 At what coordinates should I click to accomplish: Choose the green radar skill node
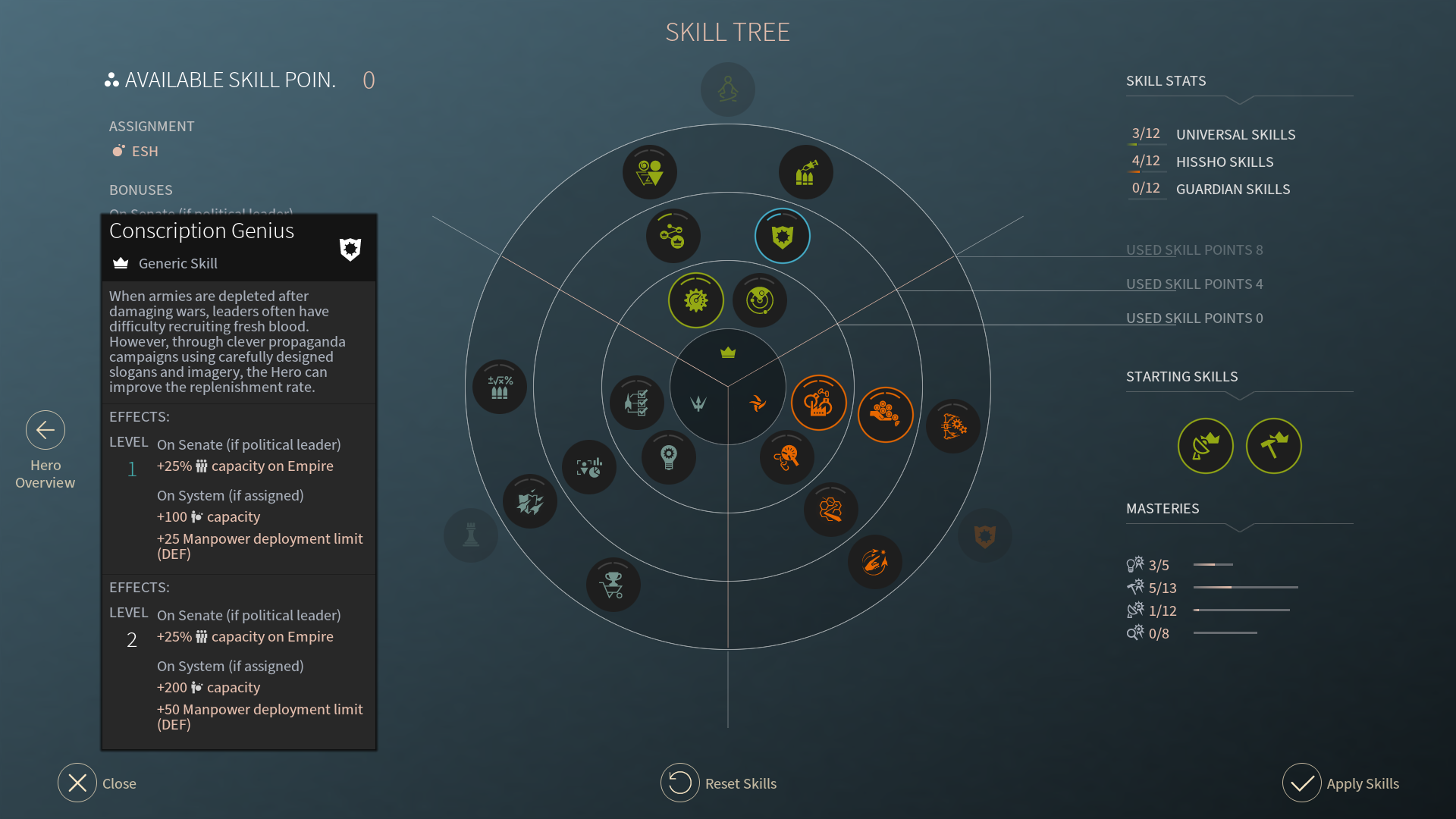point(760,300)
